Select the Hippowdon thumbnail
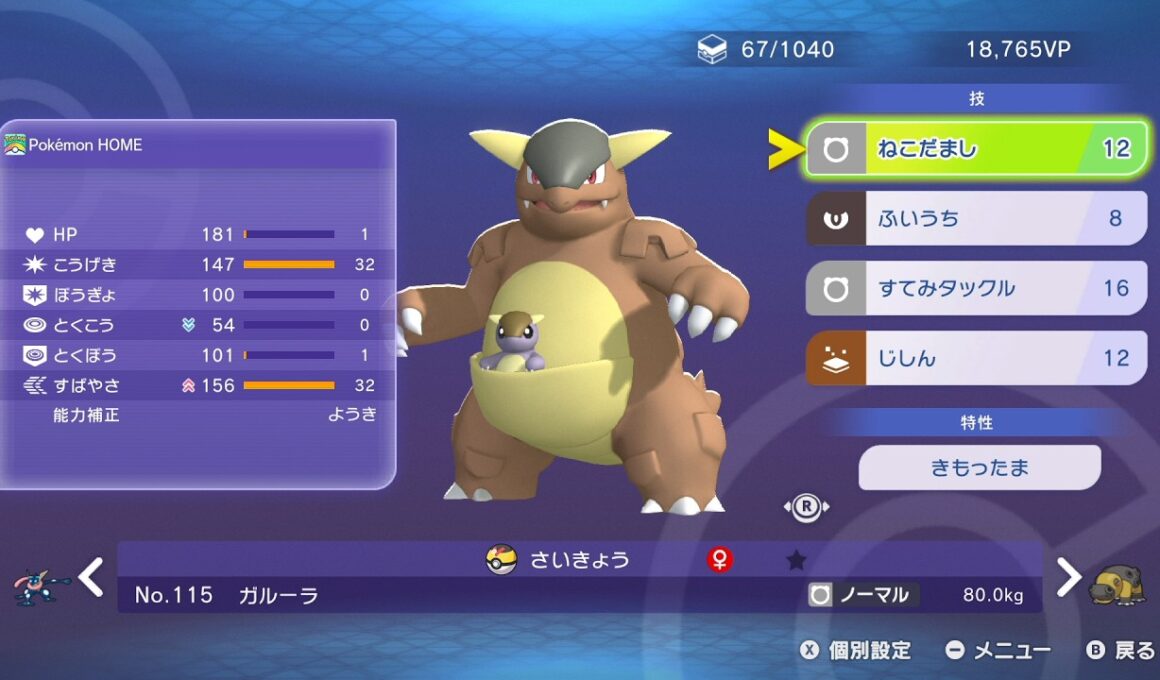The image size is (1160, 680). (1117, 584)
